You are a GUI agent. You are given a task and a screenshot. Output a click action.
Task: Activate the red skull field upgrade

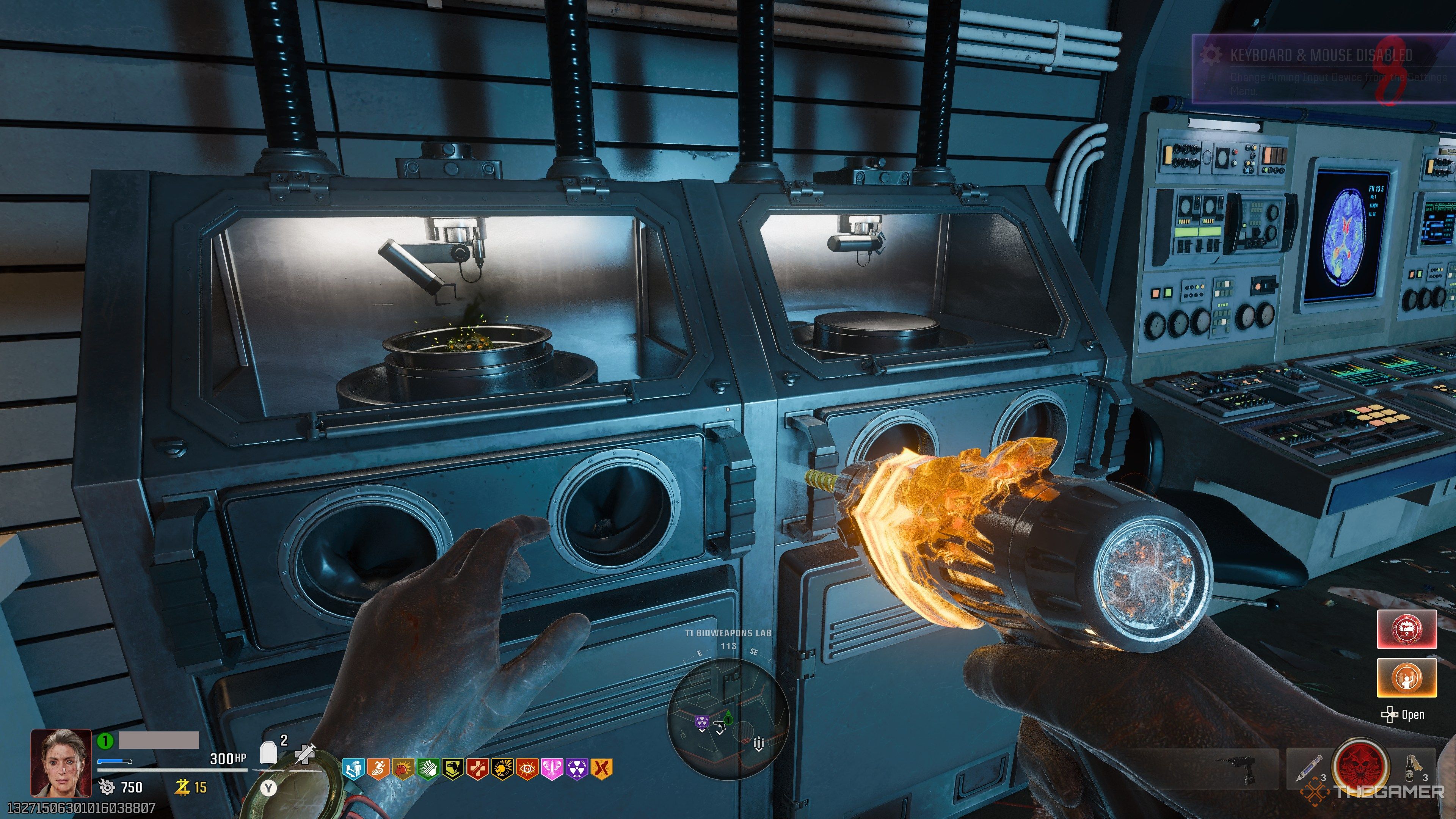(x=1360, y=767)
